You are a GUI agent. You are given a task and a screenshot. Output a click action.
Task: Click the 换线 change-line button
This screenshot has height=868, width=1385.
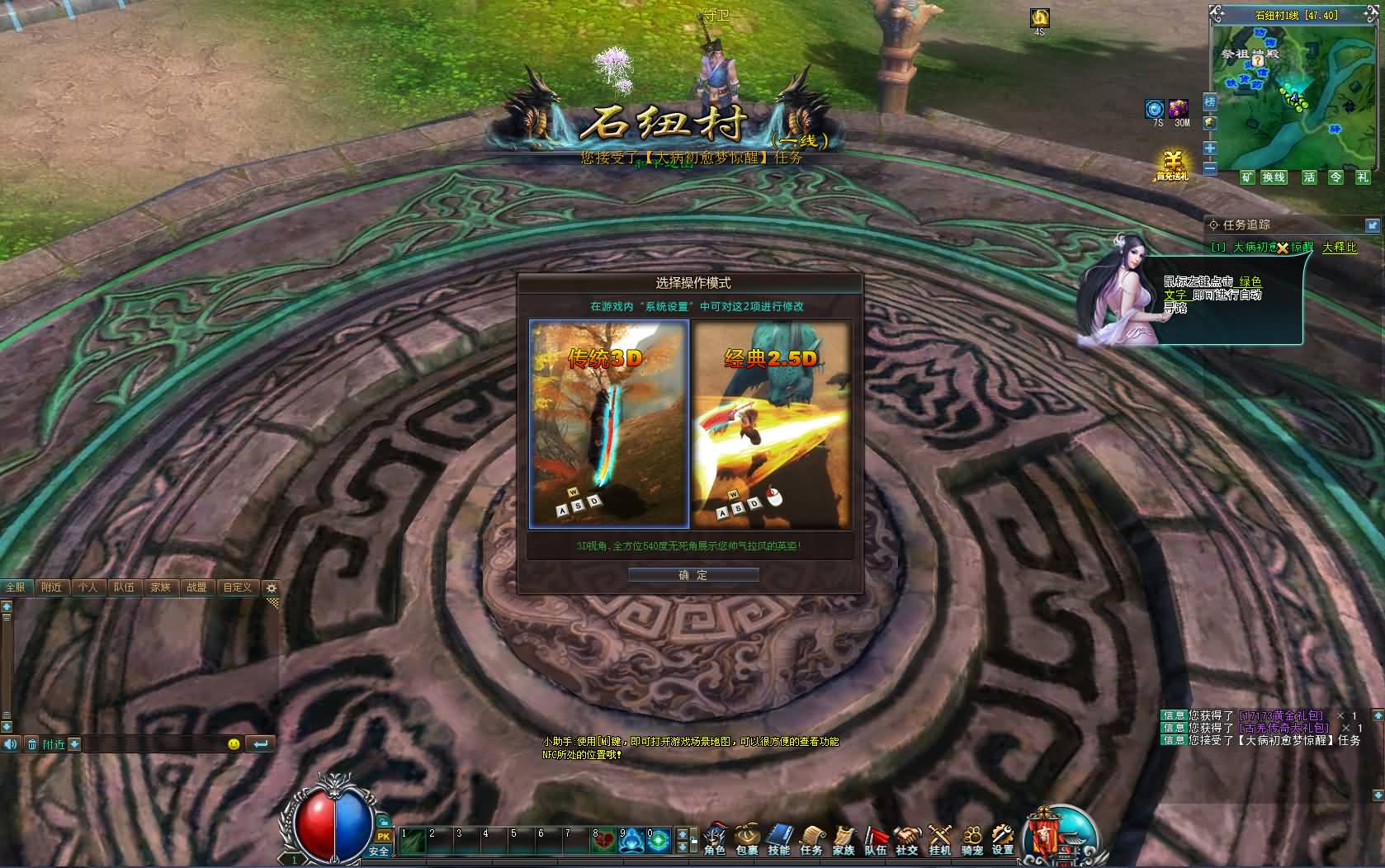coord(1274,177)
